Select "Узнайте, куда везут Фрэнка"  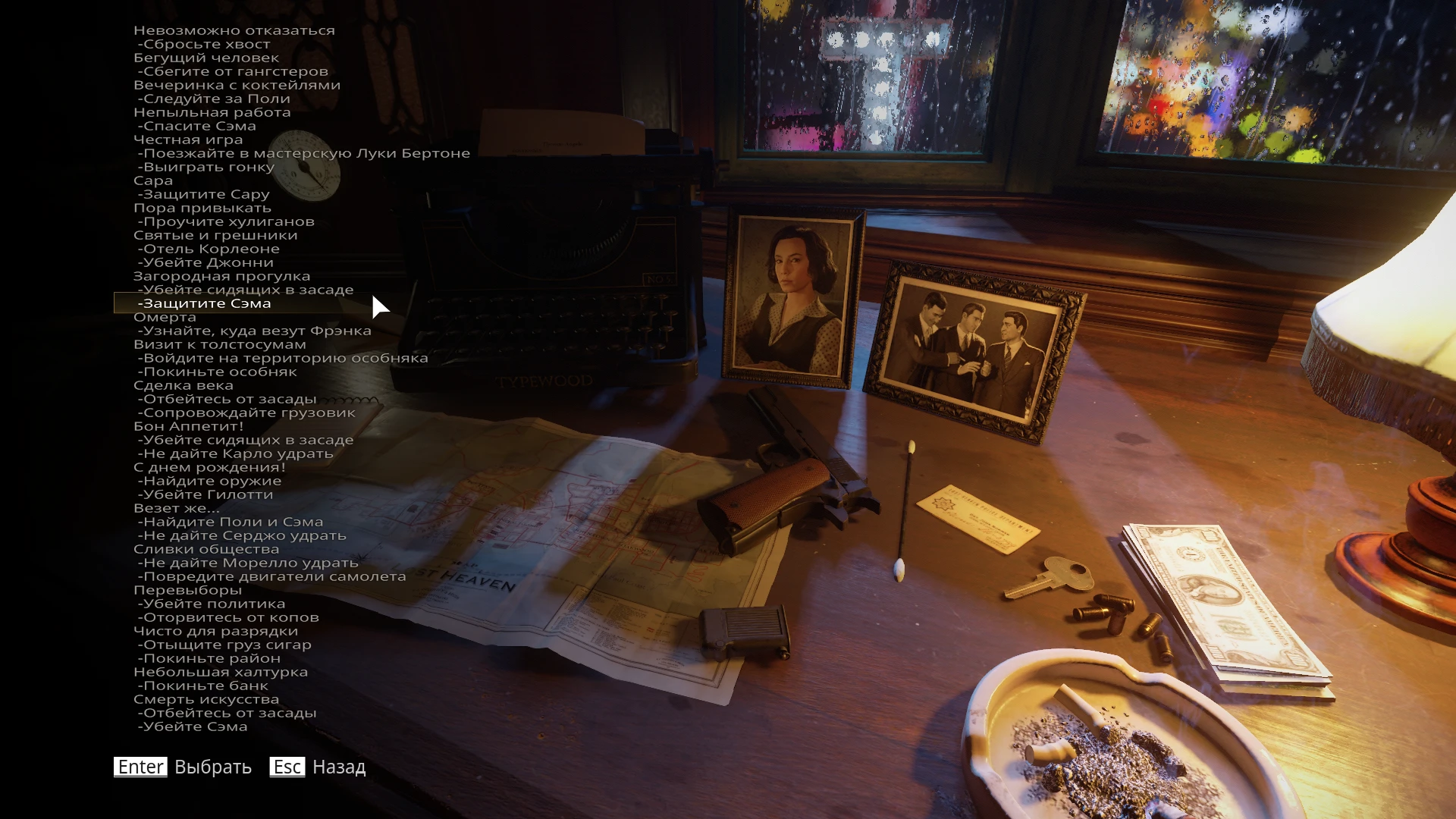pyautogui.click(x=253, y=331)
